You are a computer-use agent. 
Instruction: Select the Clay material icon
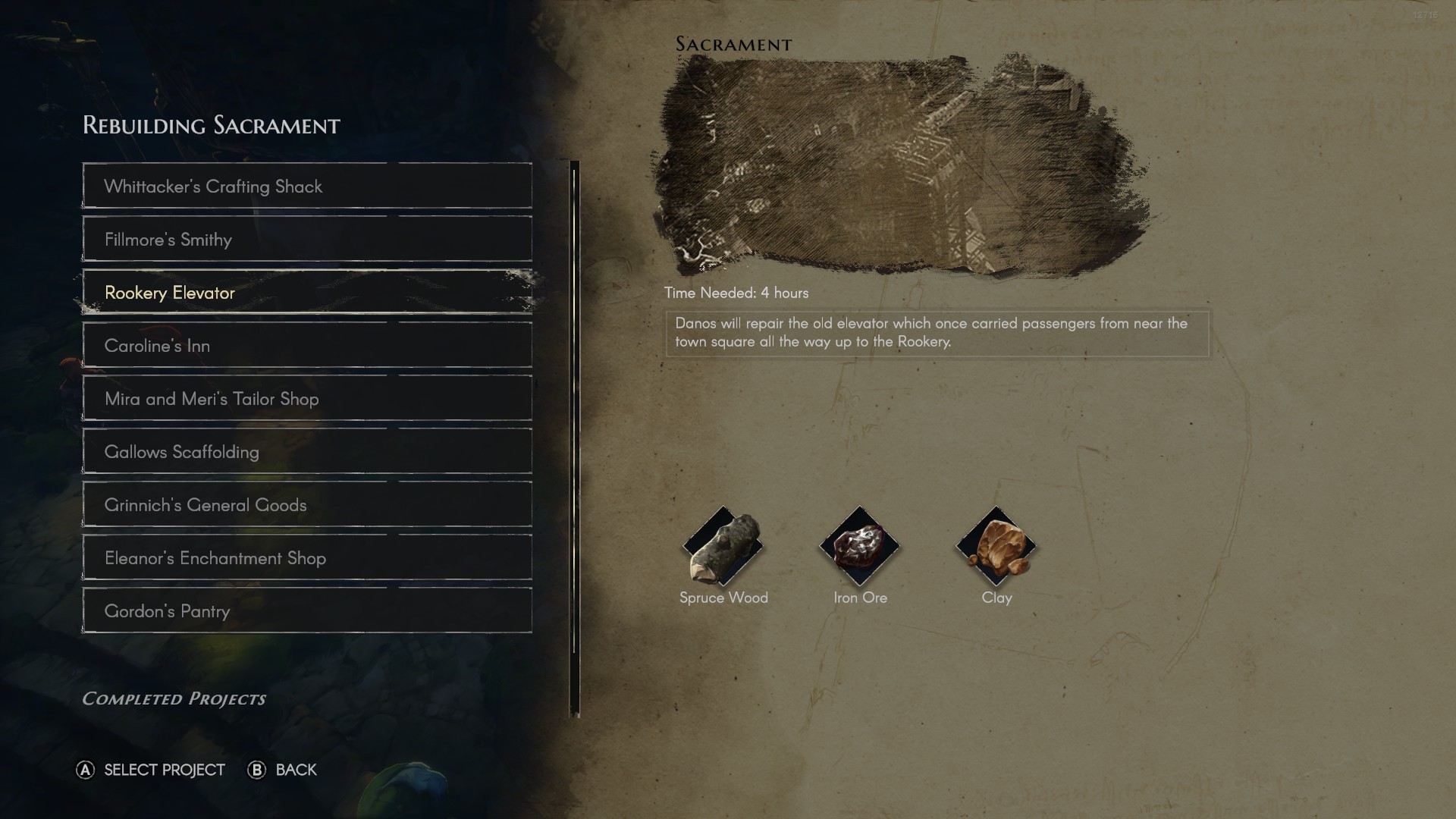pyautogui.click(x=996, y=546)
